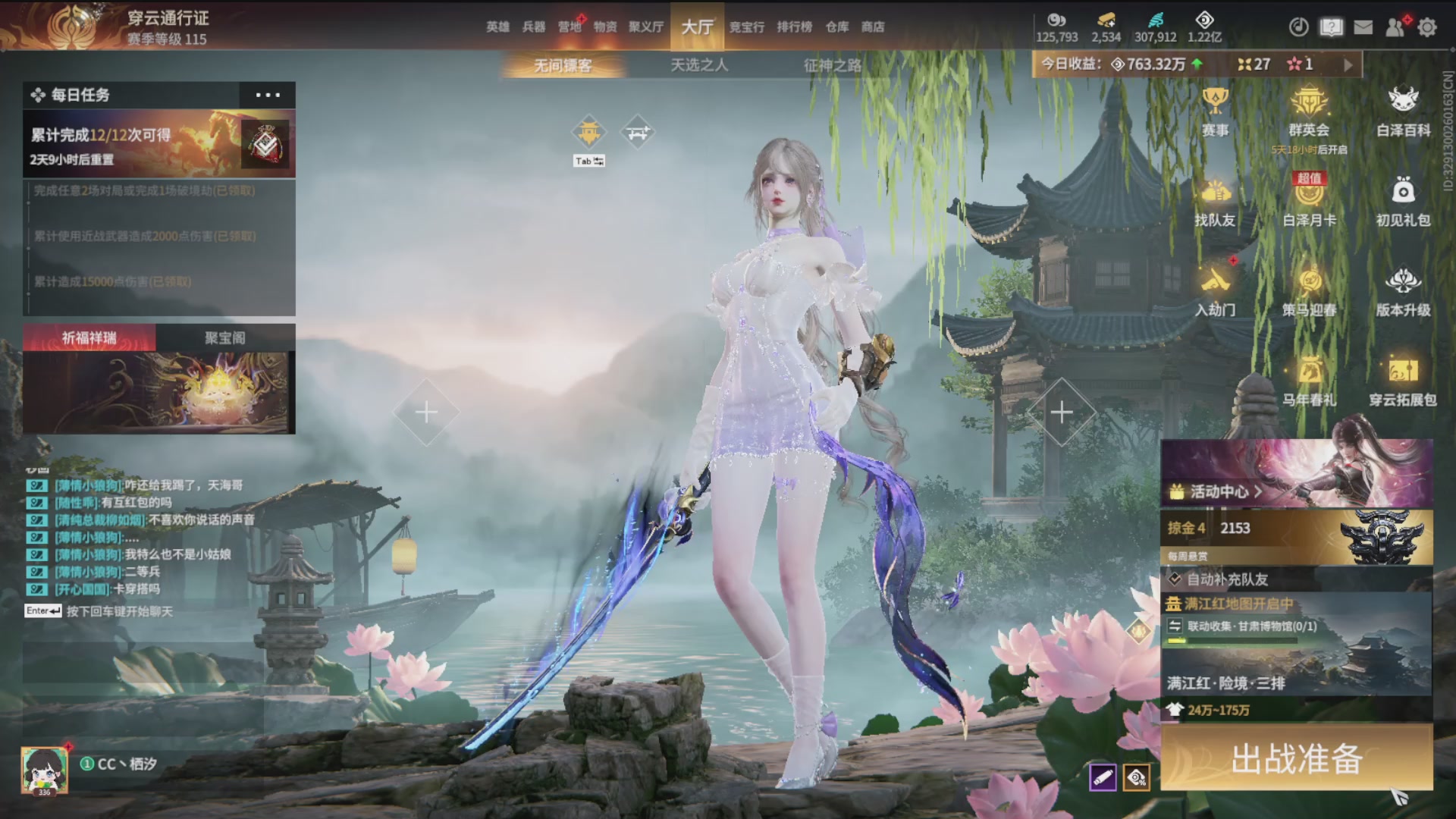The width and height of the screenshot is (1456, 819).
Task: Open the friends list icon
Action: (1395, 27)
